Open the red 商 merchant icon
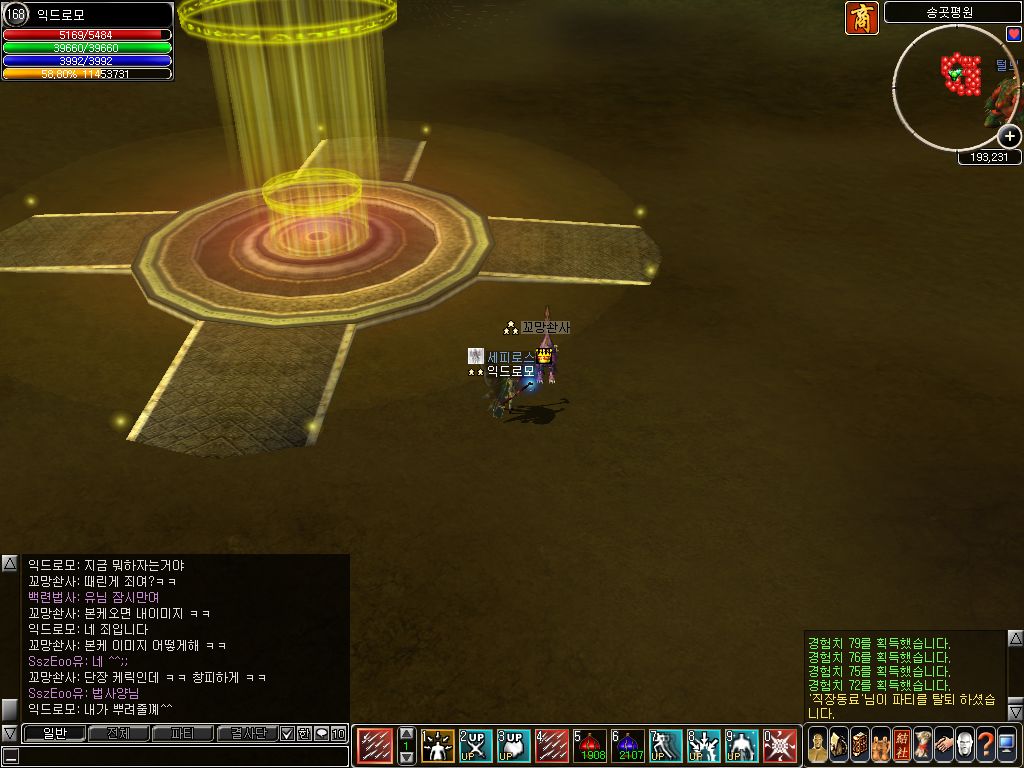The width and height of the screenshot is (1024, 768). pos(861,18)
